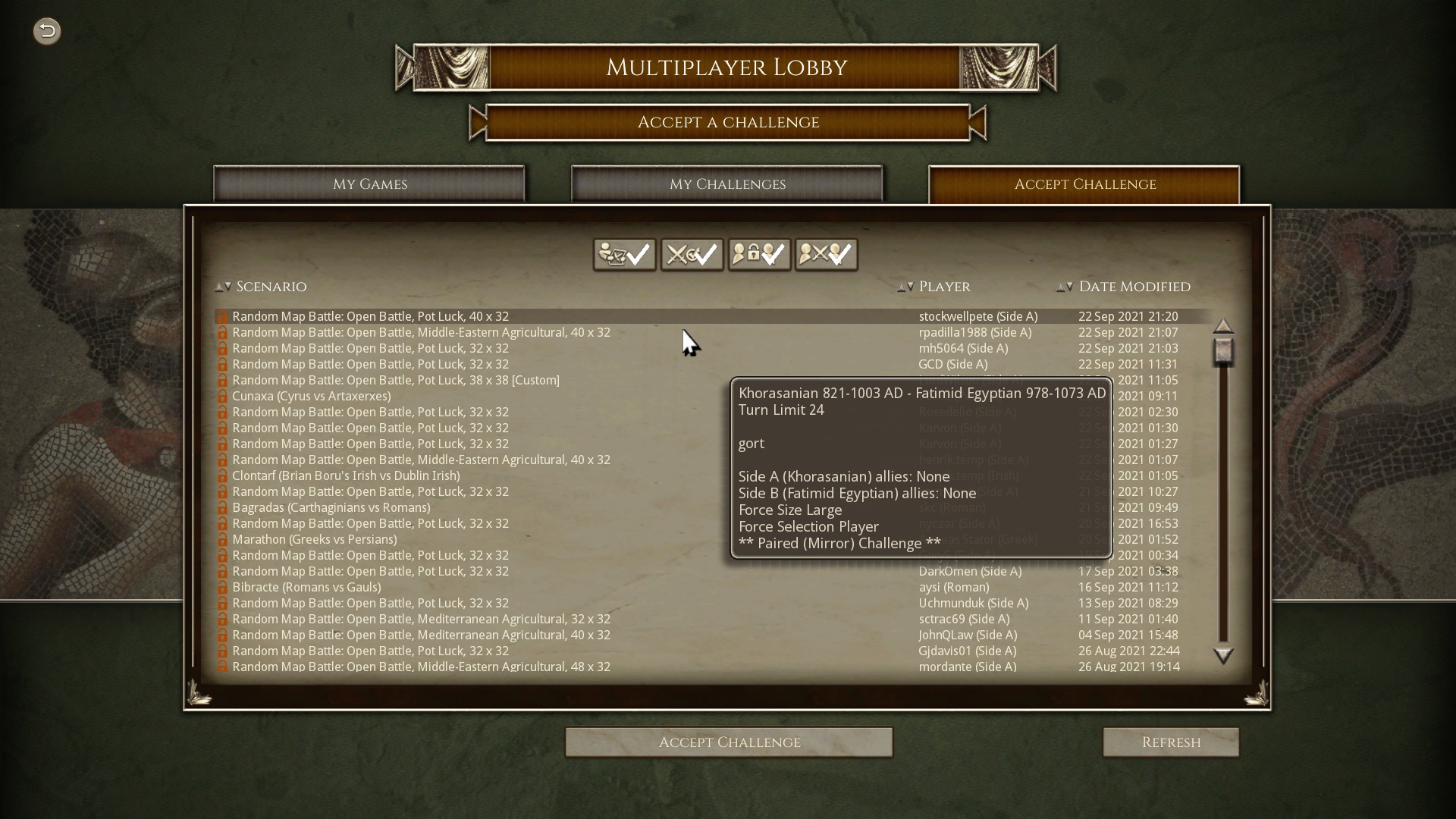Click the scrollbar up arrow
Viewport: 1456px width, 819px height.
1224,325
